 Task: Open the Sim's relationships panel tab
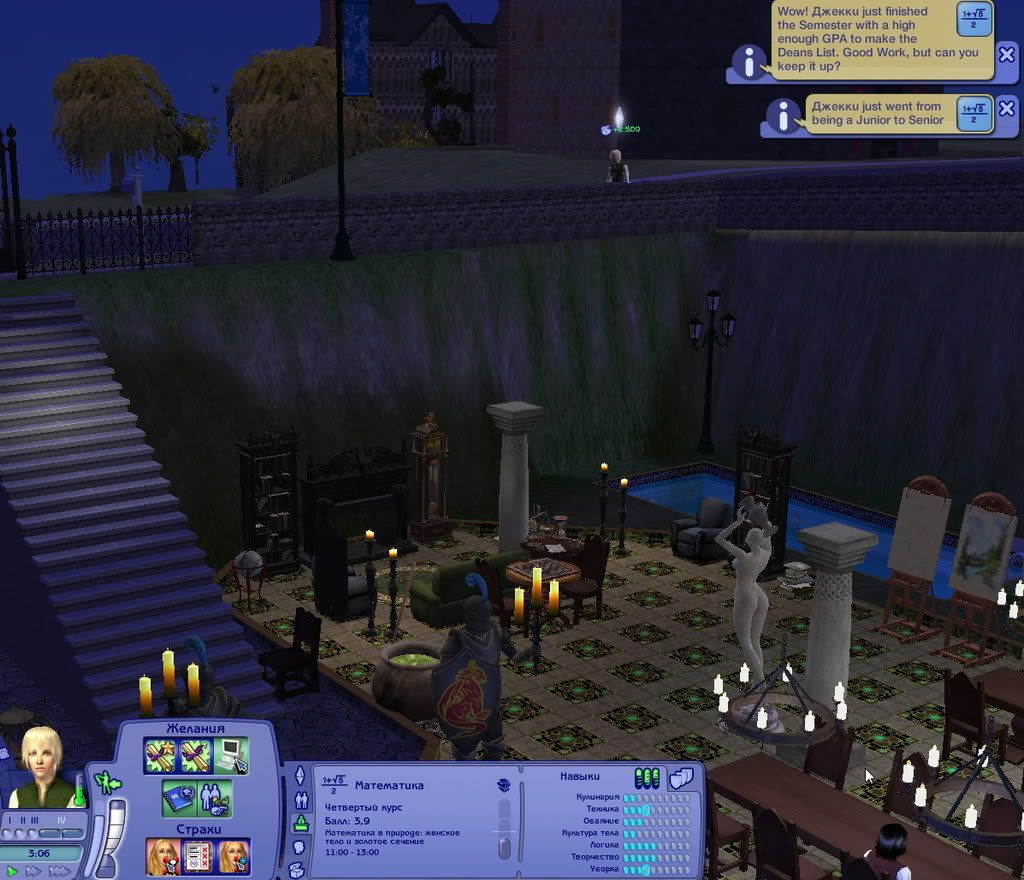pos(299,800)
